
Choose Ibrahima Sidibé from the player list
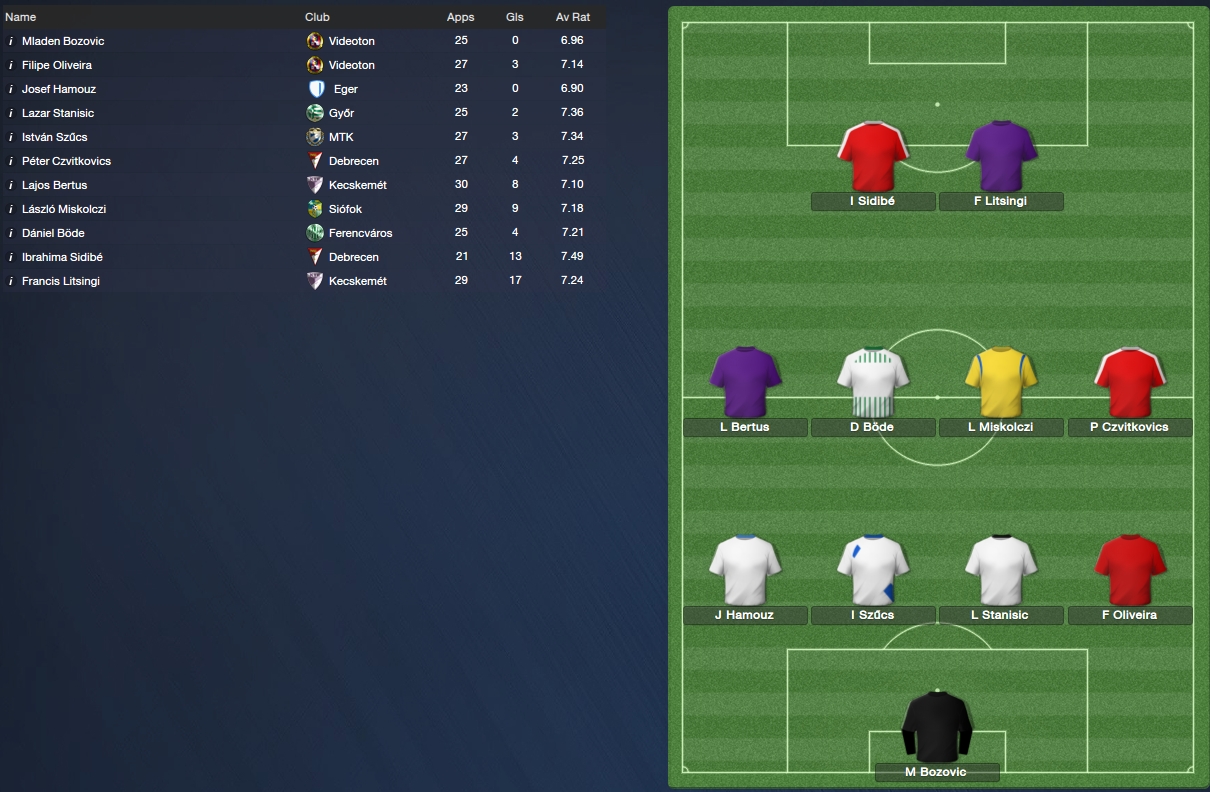(62, 257)
